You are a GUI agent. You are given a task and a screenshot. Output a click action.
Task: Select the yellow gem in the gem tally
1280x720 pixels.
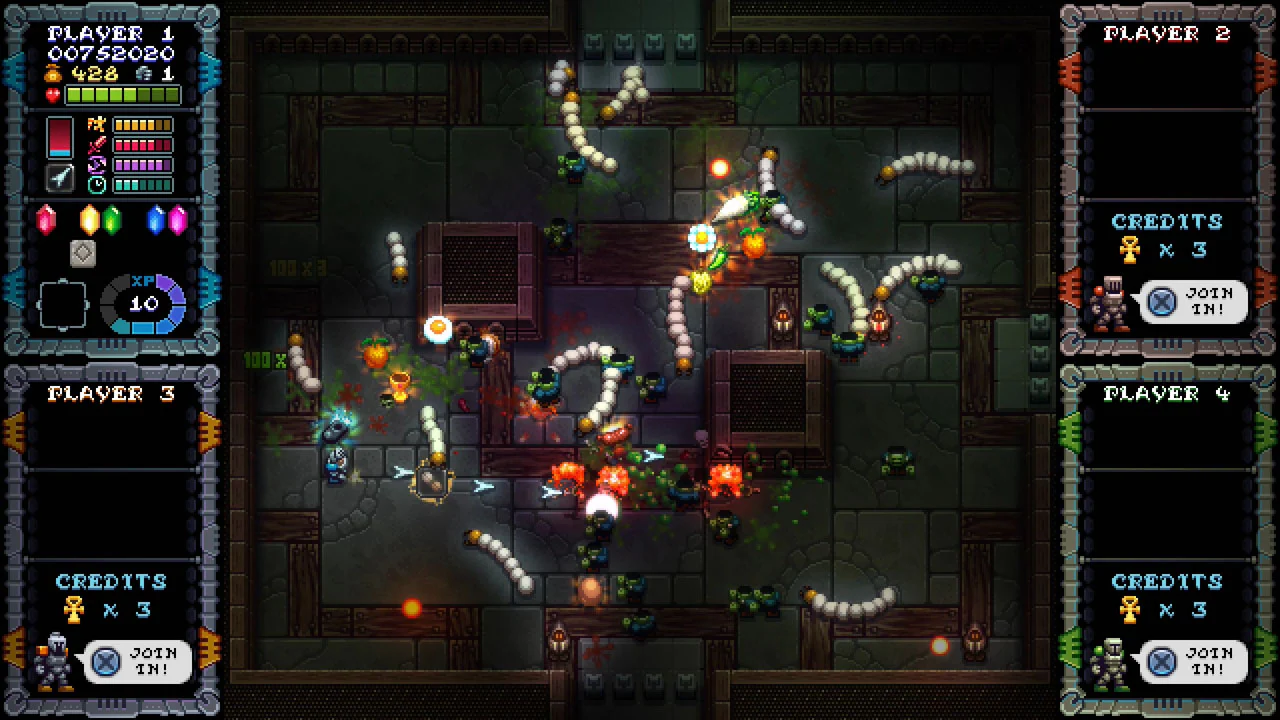pos(89,220)
